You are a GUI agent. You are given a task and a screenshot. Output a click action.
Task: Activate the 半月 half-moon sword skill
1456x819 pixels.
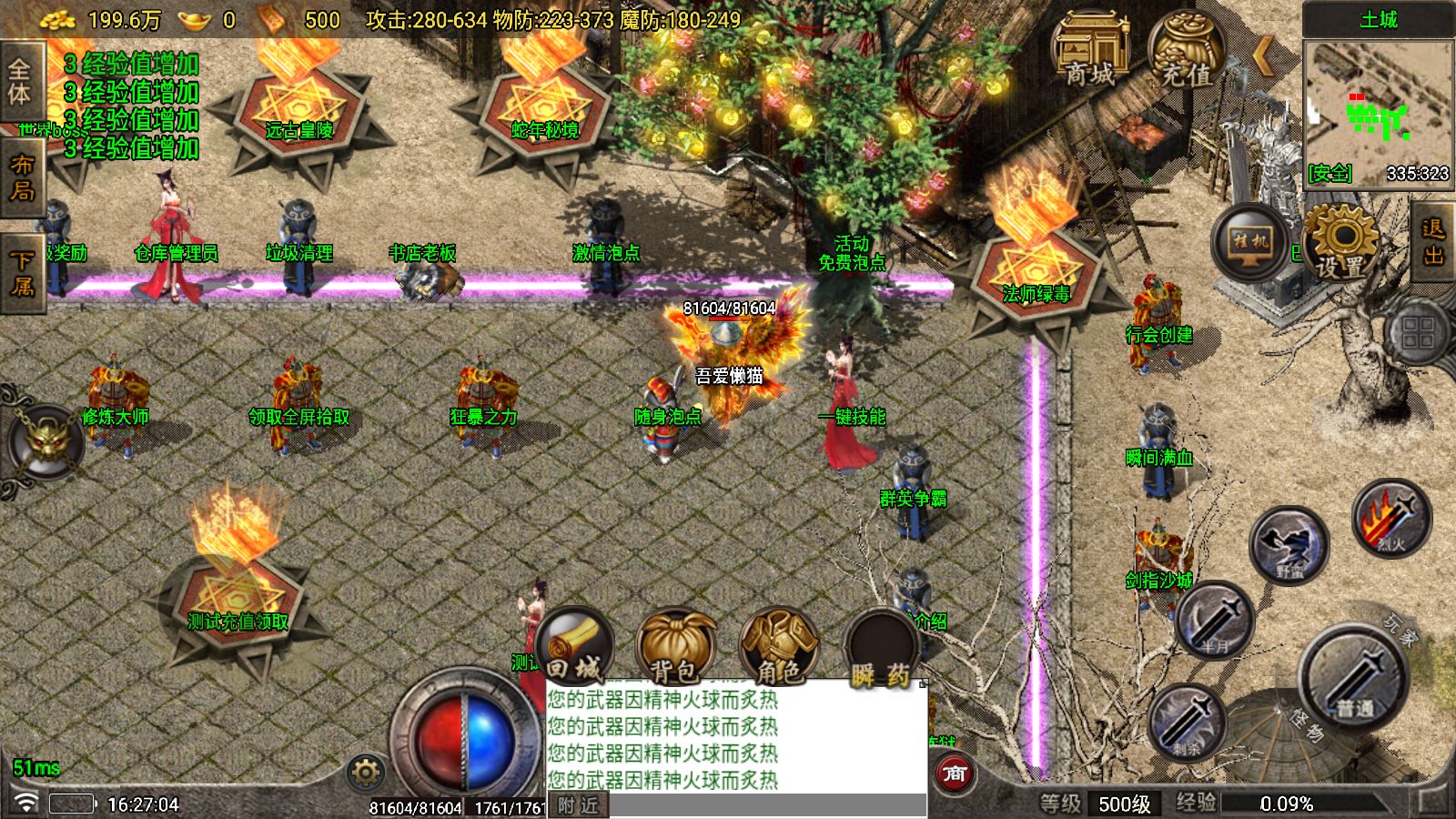1214,620
